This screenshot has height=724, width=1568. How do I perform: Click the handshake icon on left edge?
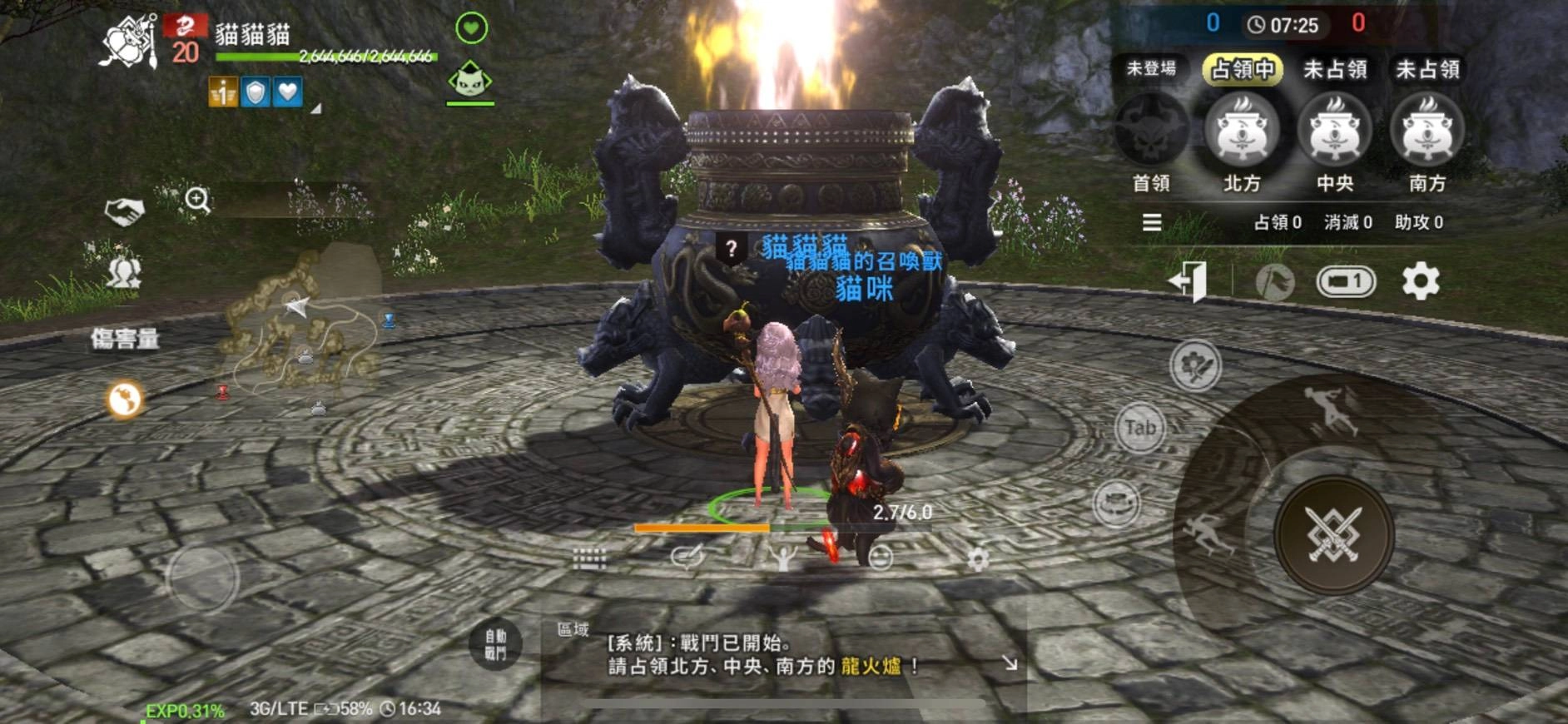(x=125, y=211)
